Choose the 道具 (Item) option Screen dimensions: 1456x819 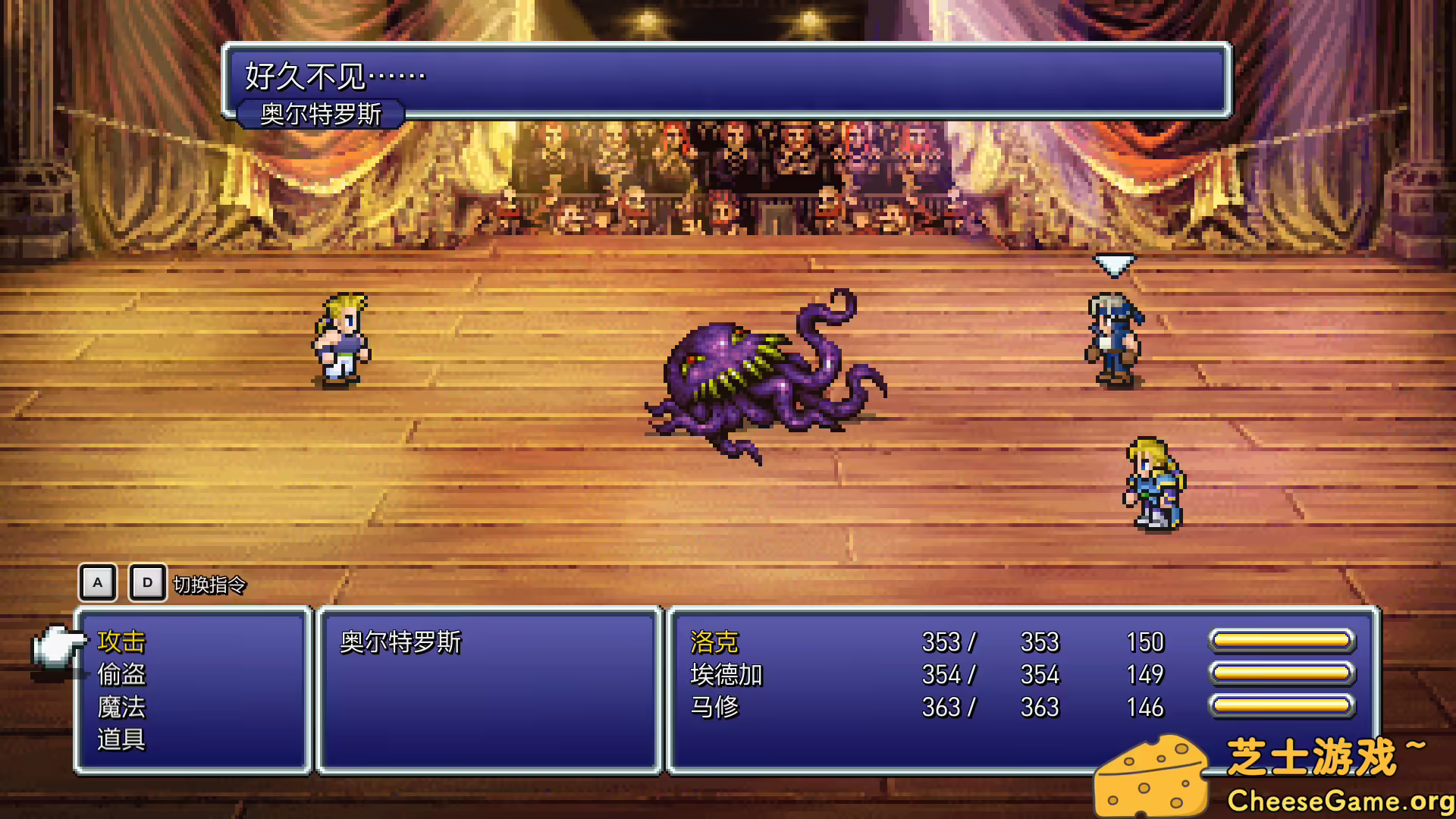(x=123, y=739)
